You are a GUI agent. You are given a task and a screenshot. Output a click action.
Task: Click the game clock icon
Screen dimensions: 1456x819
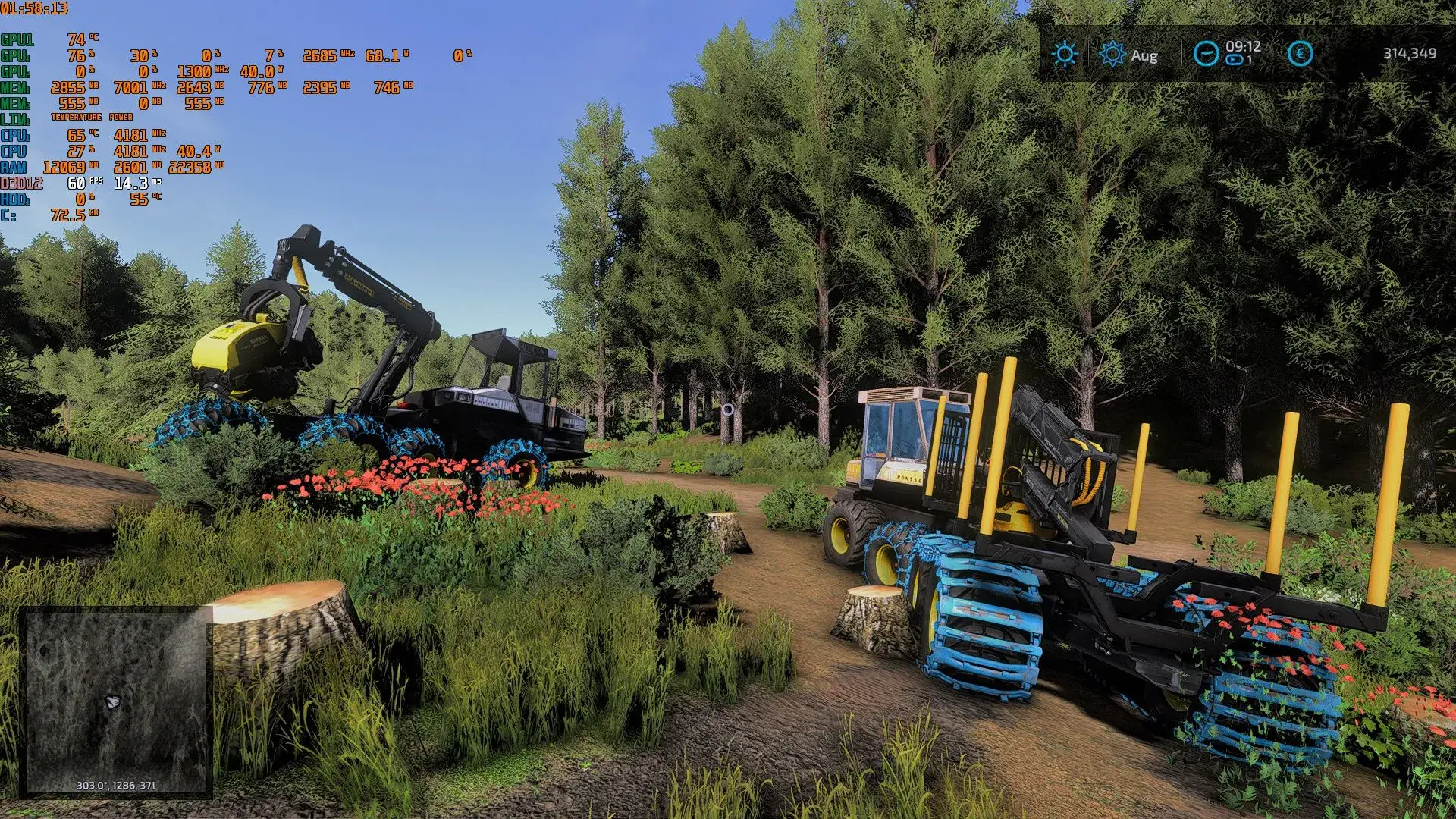pos(1206,53)
